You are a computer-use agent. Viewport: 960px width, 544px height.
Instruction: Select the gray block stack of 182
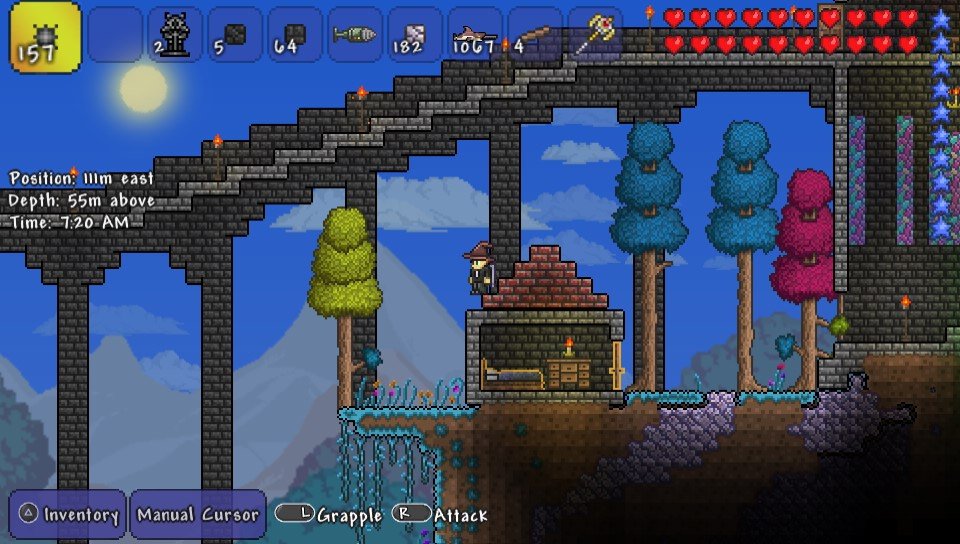pyautogui.click(x=414, y=35)
